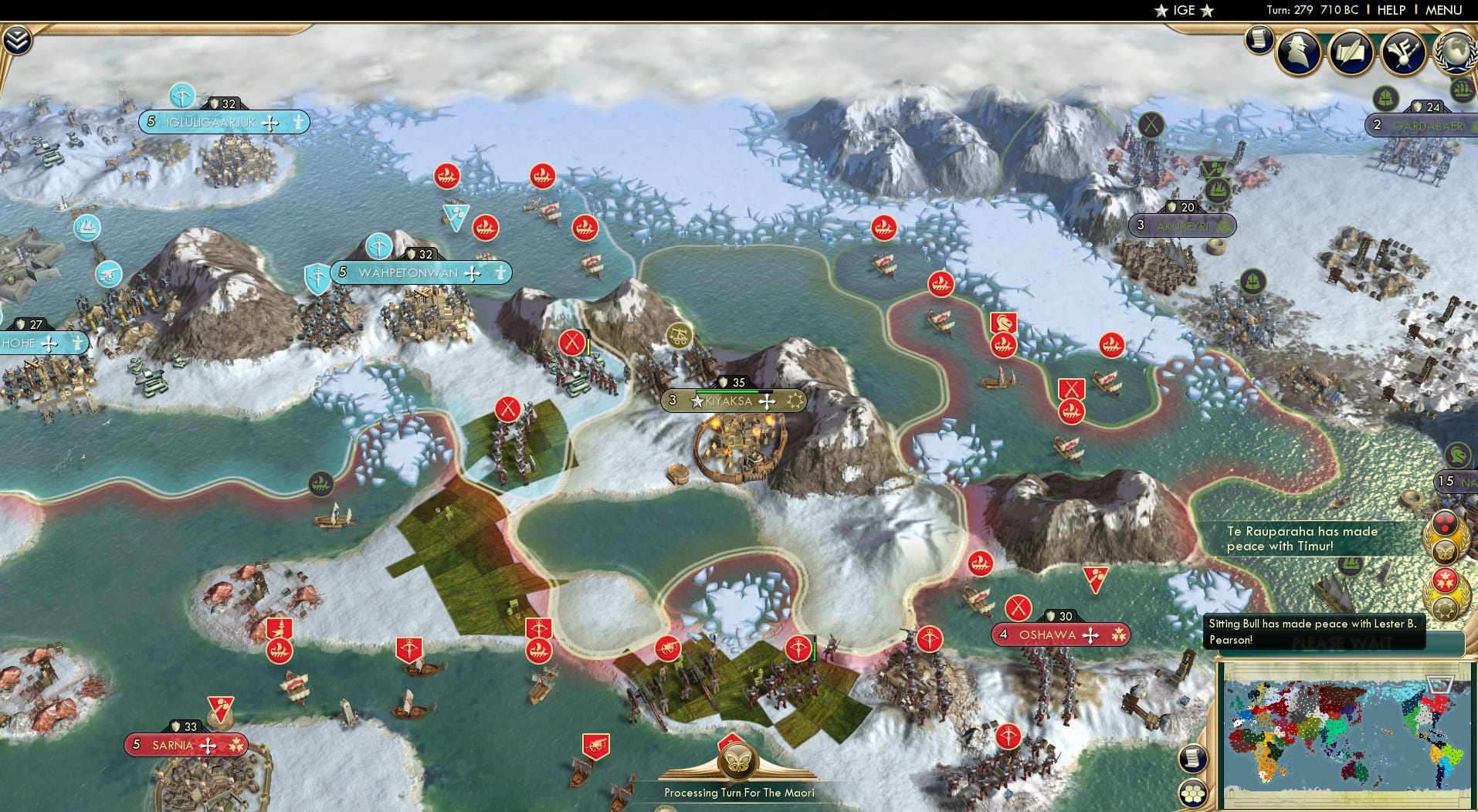Click the Sitting Bull peace notification

point(1313,631)
